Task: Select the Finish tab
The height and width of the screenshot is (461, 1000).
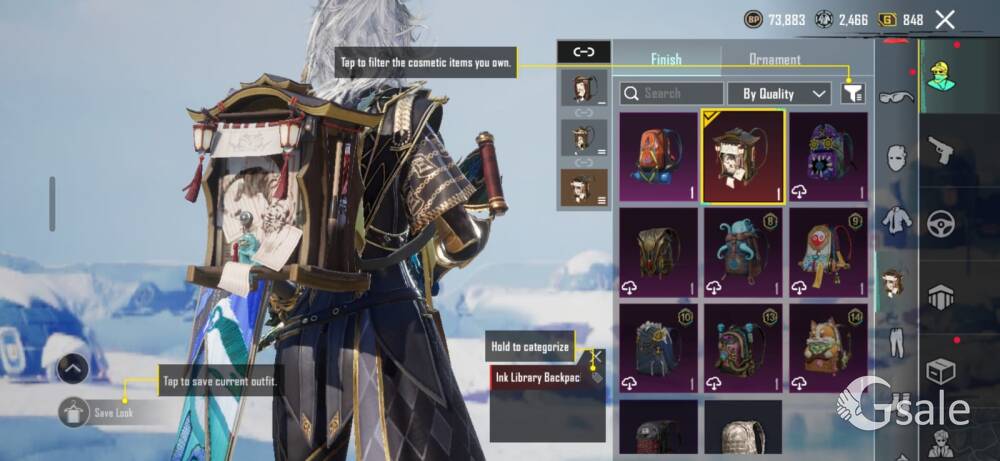Action: pyautogui.click(x=667, y=59)
